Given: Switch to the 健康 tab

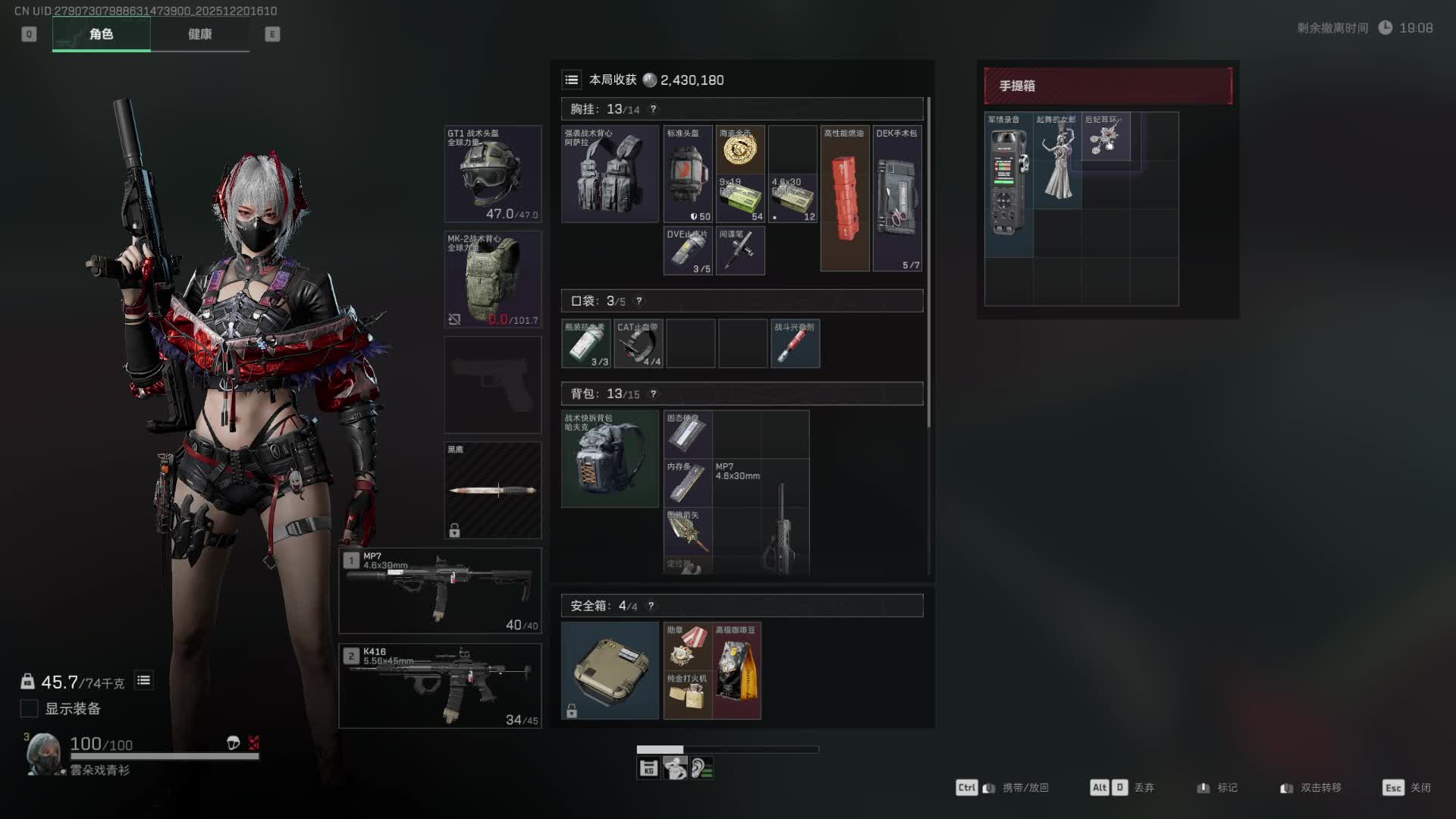Looking at the screenshot, I should pyautogui.click(x=199, y=34).
